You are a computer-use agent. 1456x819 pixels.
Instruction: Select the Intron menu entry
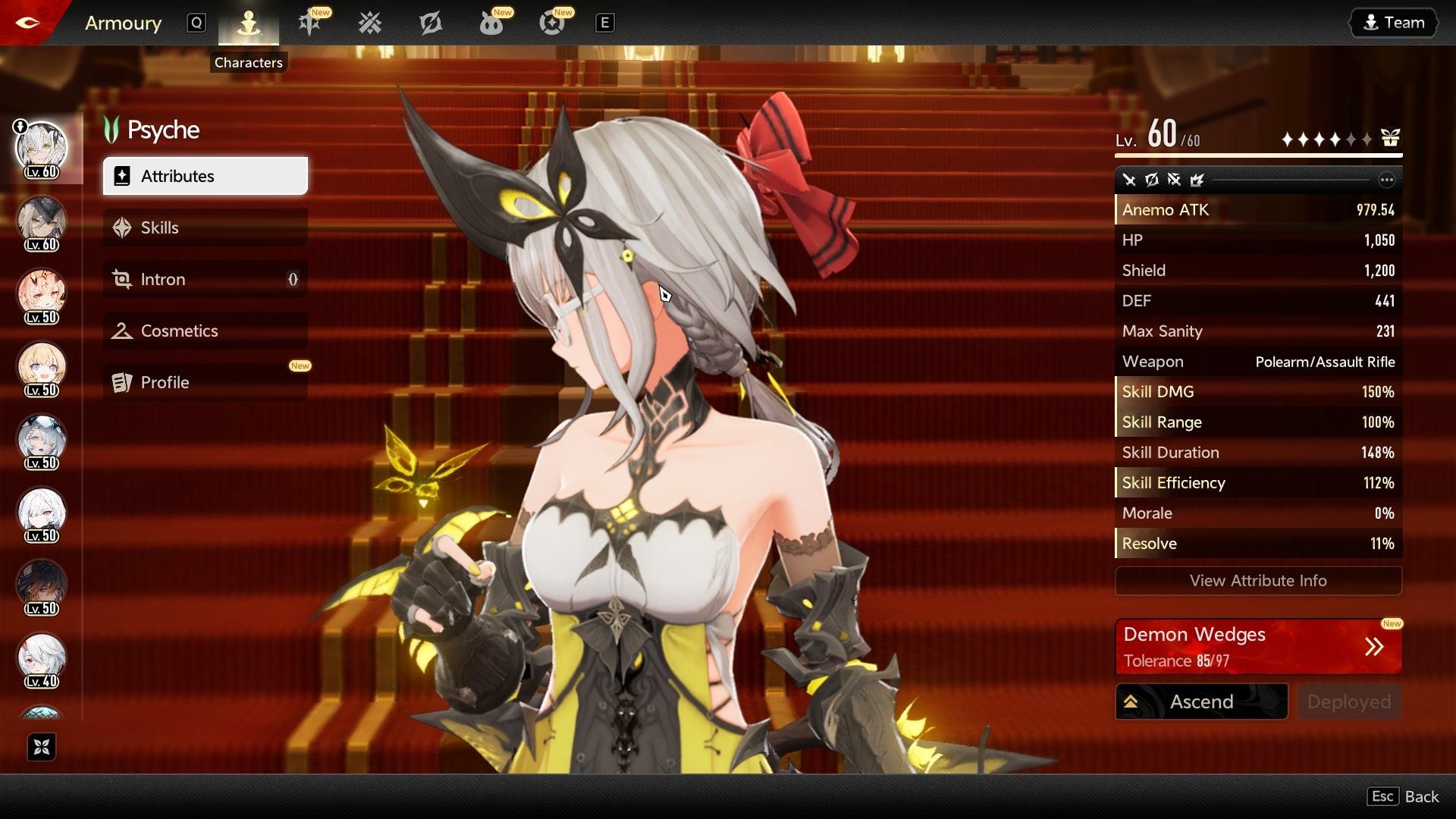205,279
